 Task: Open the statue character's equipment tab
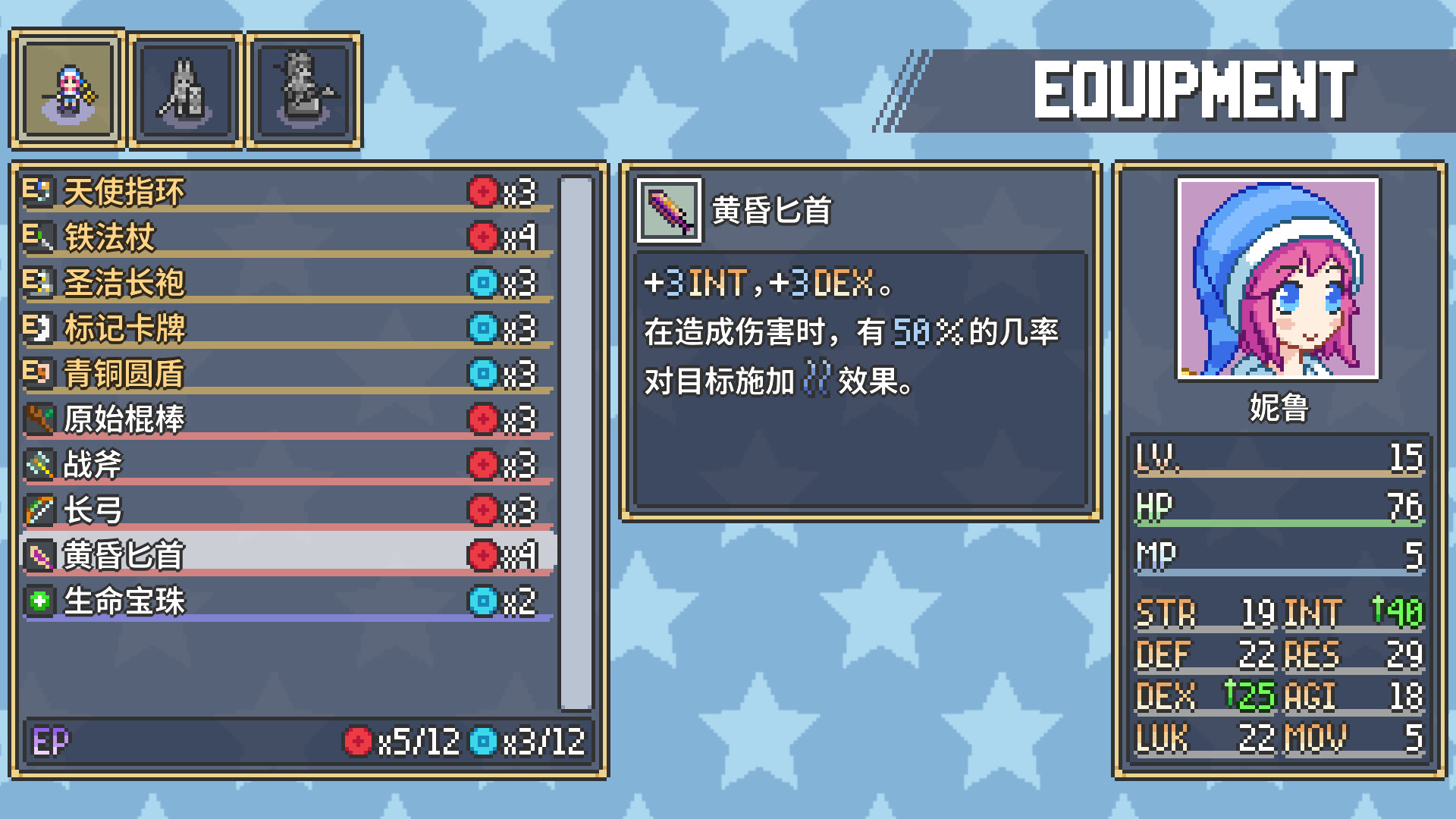point(303,88)
